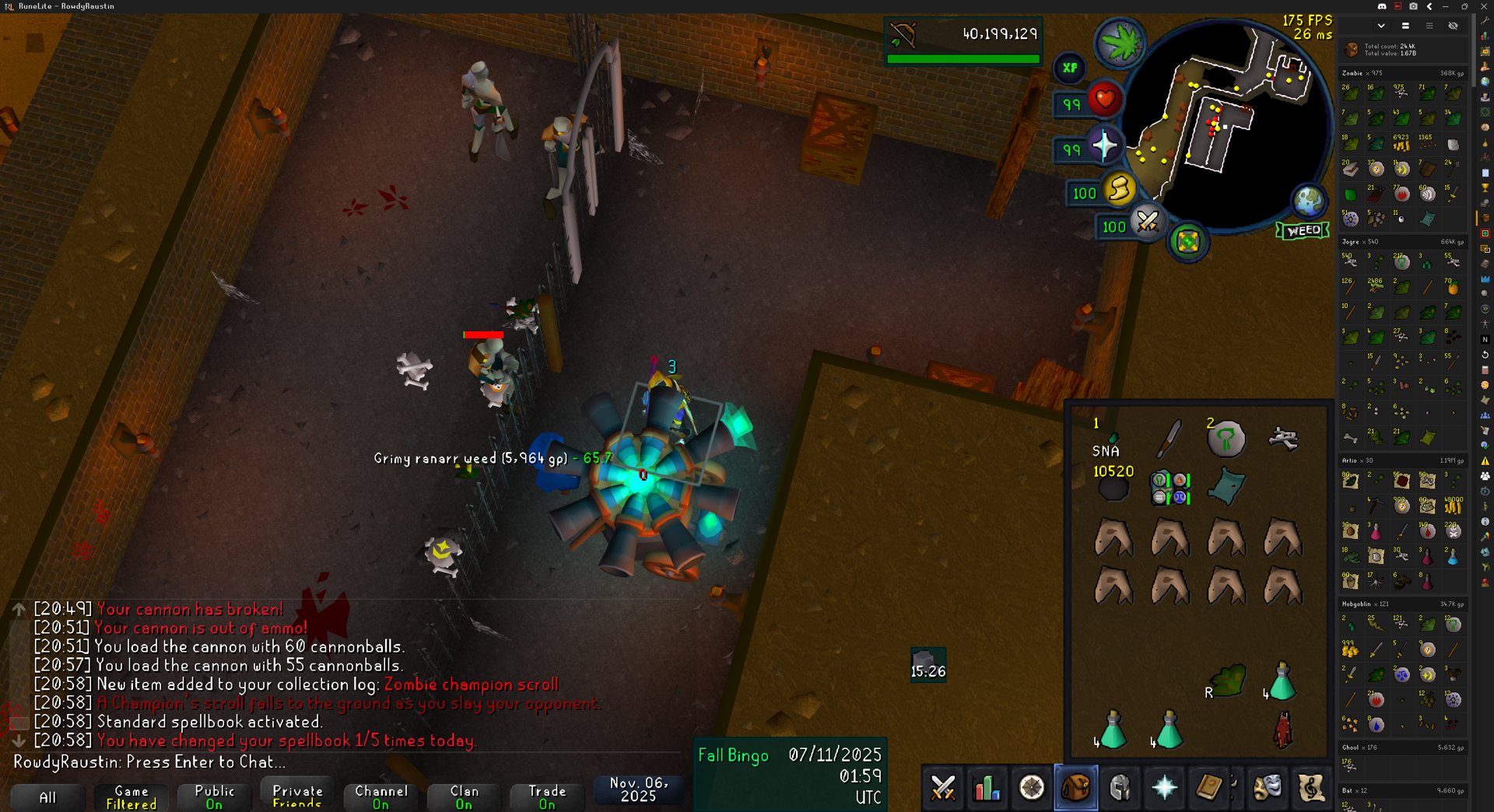The image size is (1494, 812).
Task: Click the red cape item in inventory
Action: pos(1282,730)
